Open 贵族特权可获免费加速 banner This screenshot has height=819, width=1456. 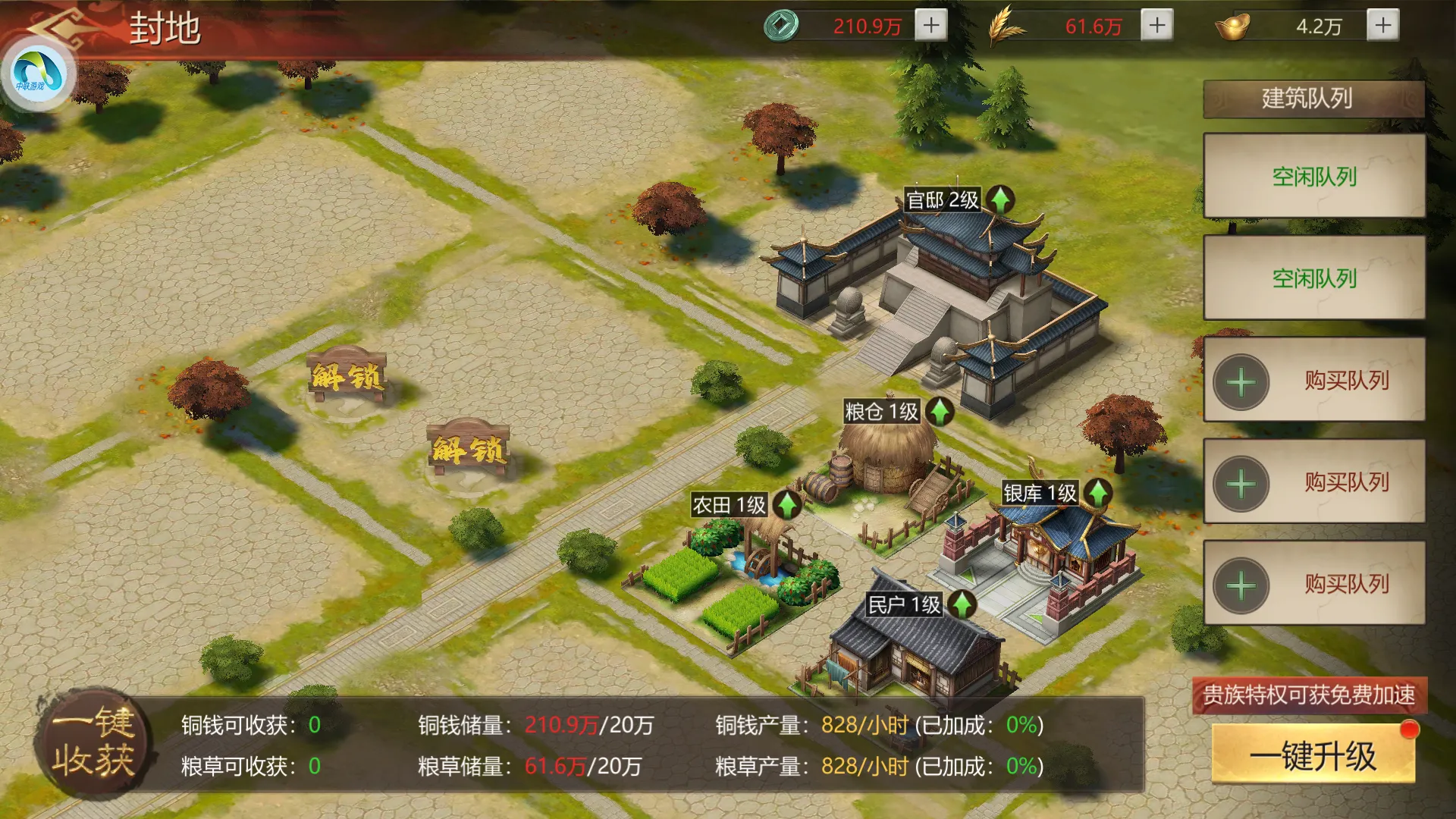[1309, 695]
